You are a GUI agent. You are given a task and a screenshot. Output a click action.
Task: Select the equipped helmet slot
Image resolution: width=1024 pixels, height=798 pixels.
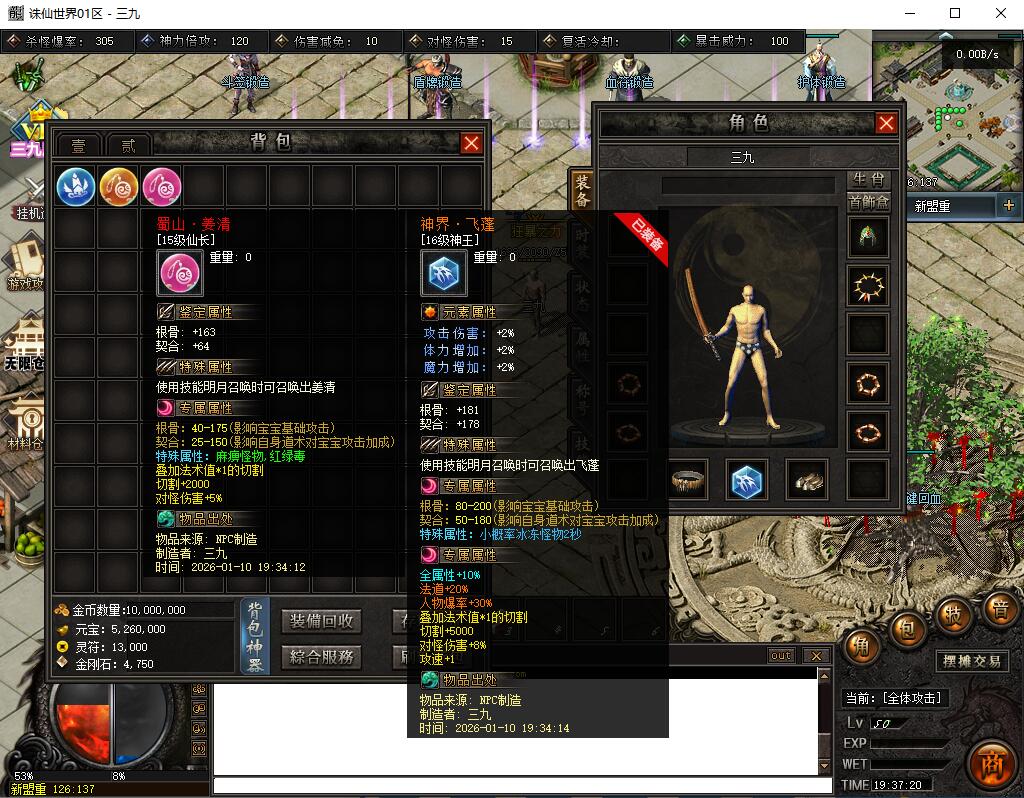pos(866,238)
